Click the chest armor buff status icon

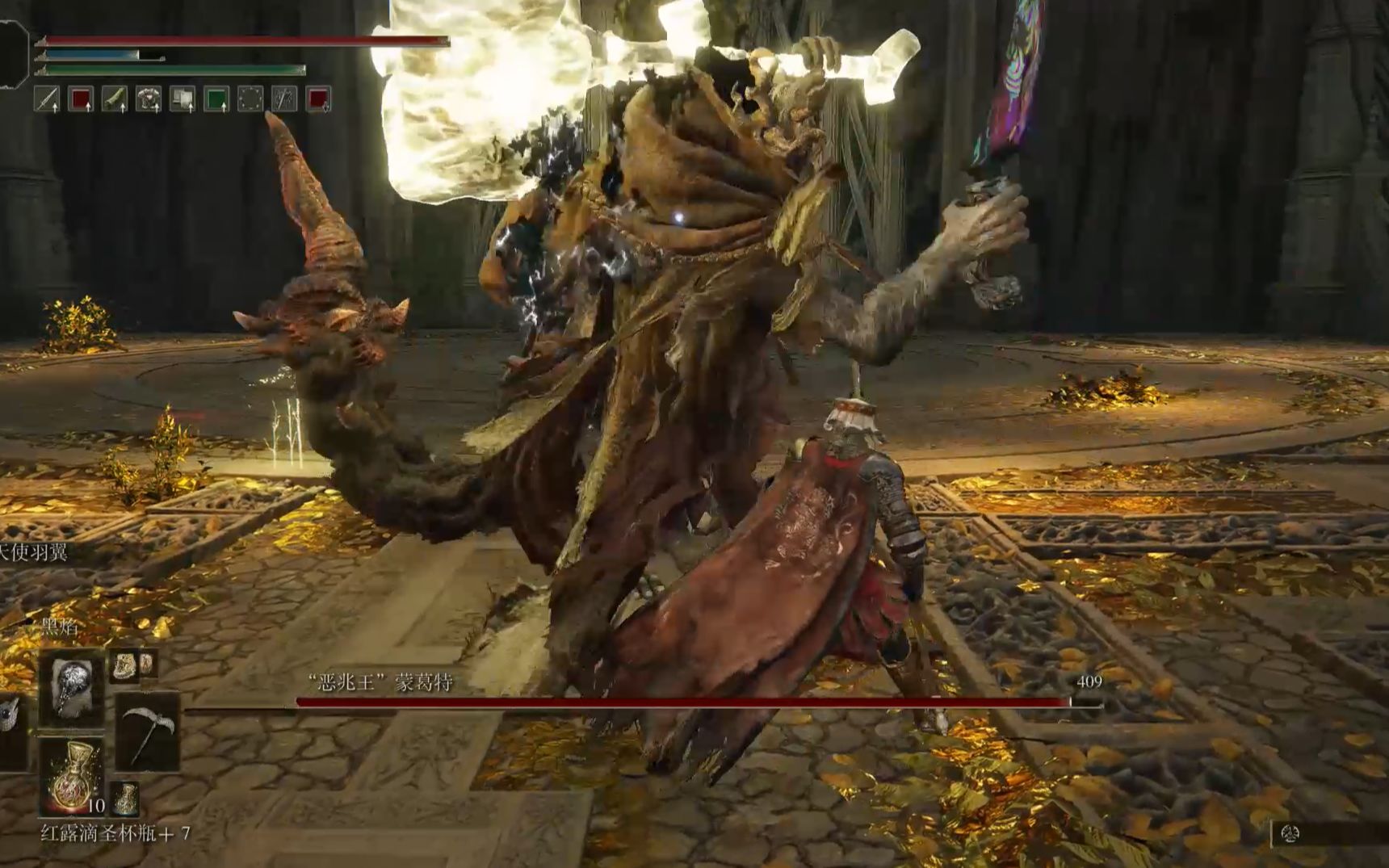click(149, 99)
